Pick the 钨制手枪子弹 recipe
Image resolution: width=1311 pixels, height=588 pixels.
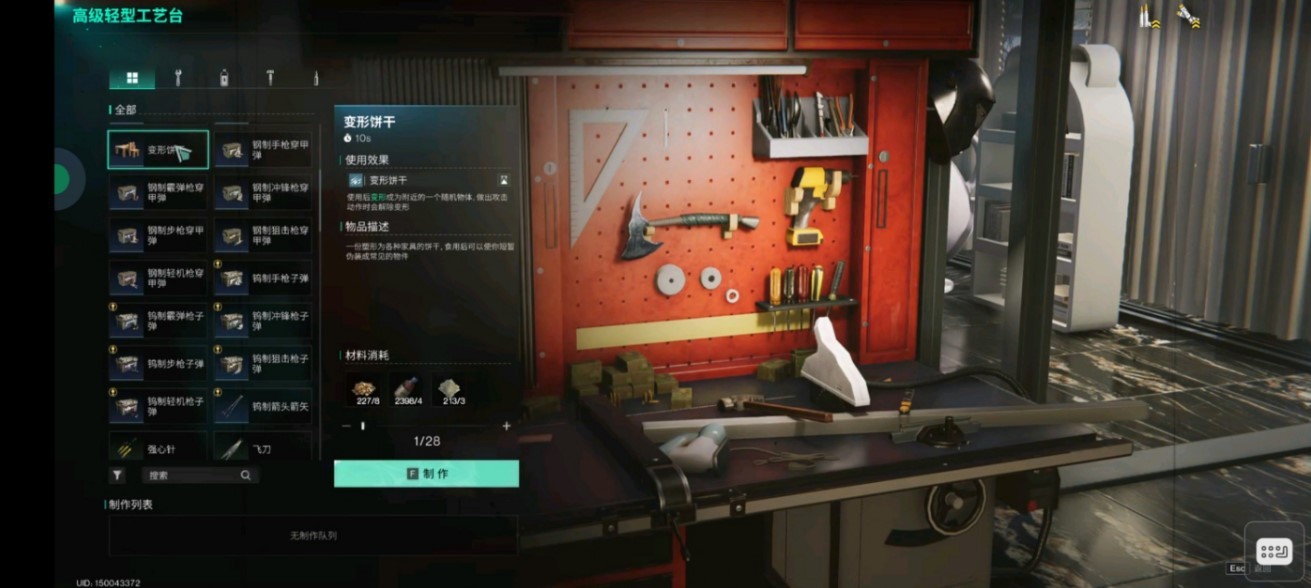pos(263,277)
